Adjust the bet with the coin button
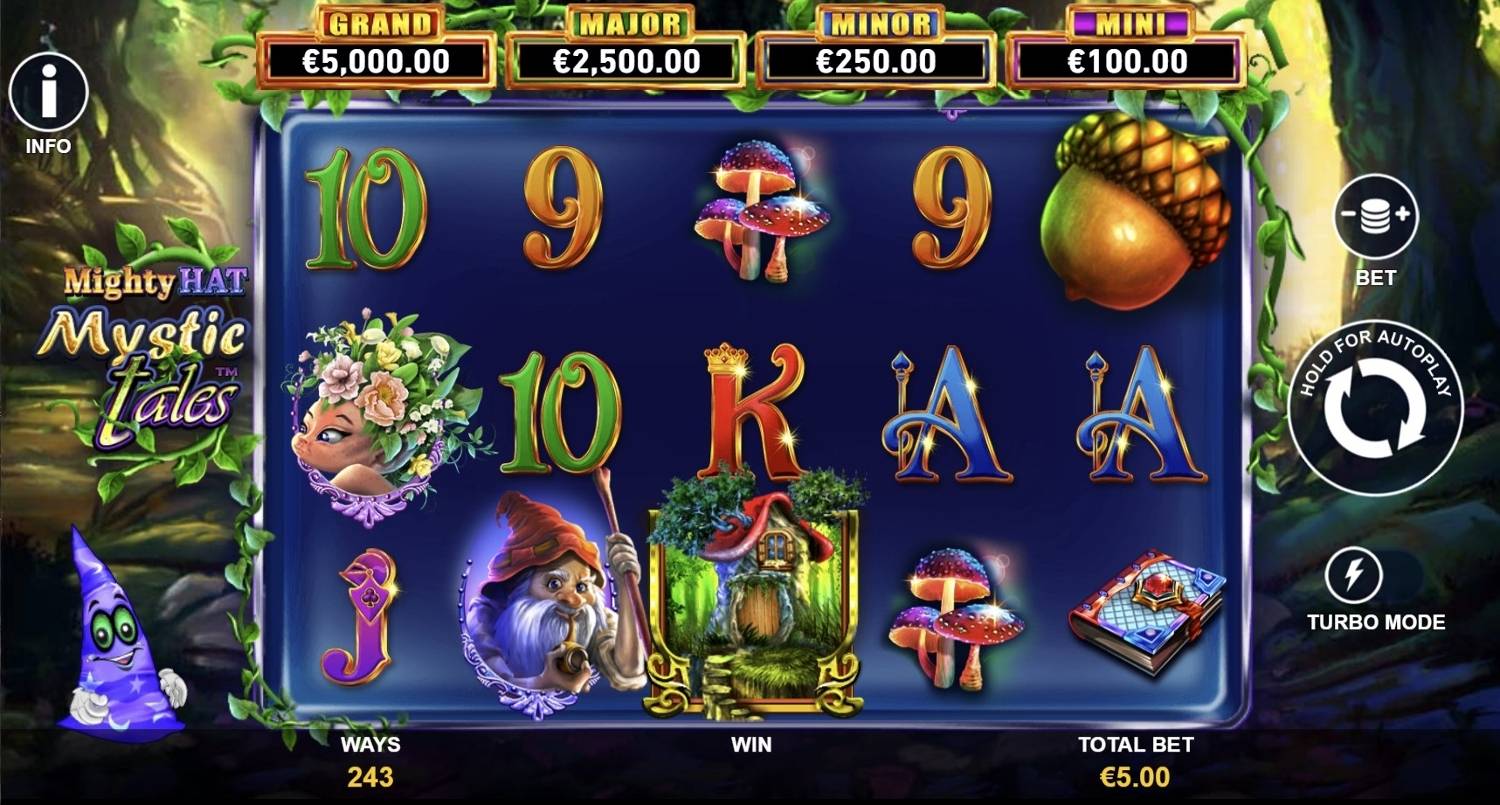Image resolution: width=1500 pixels, height=805 pixels. [1375, 216]
